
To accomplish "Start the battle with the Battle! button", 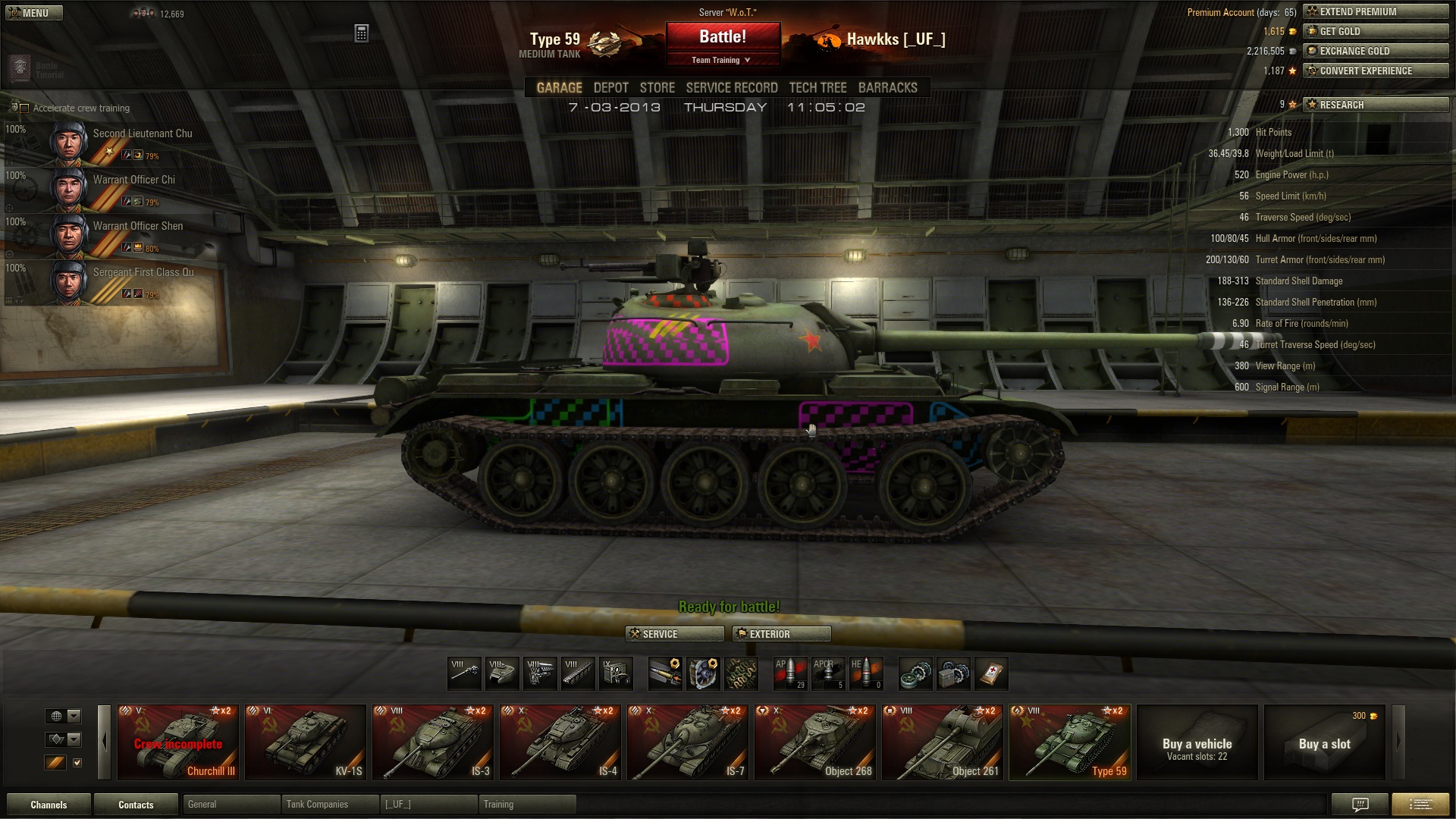I will [723, 36].
